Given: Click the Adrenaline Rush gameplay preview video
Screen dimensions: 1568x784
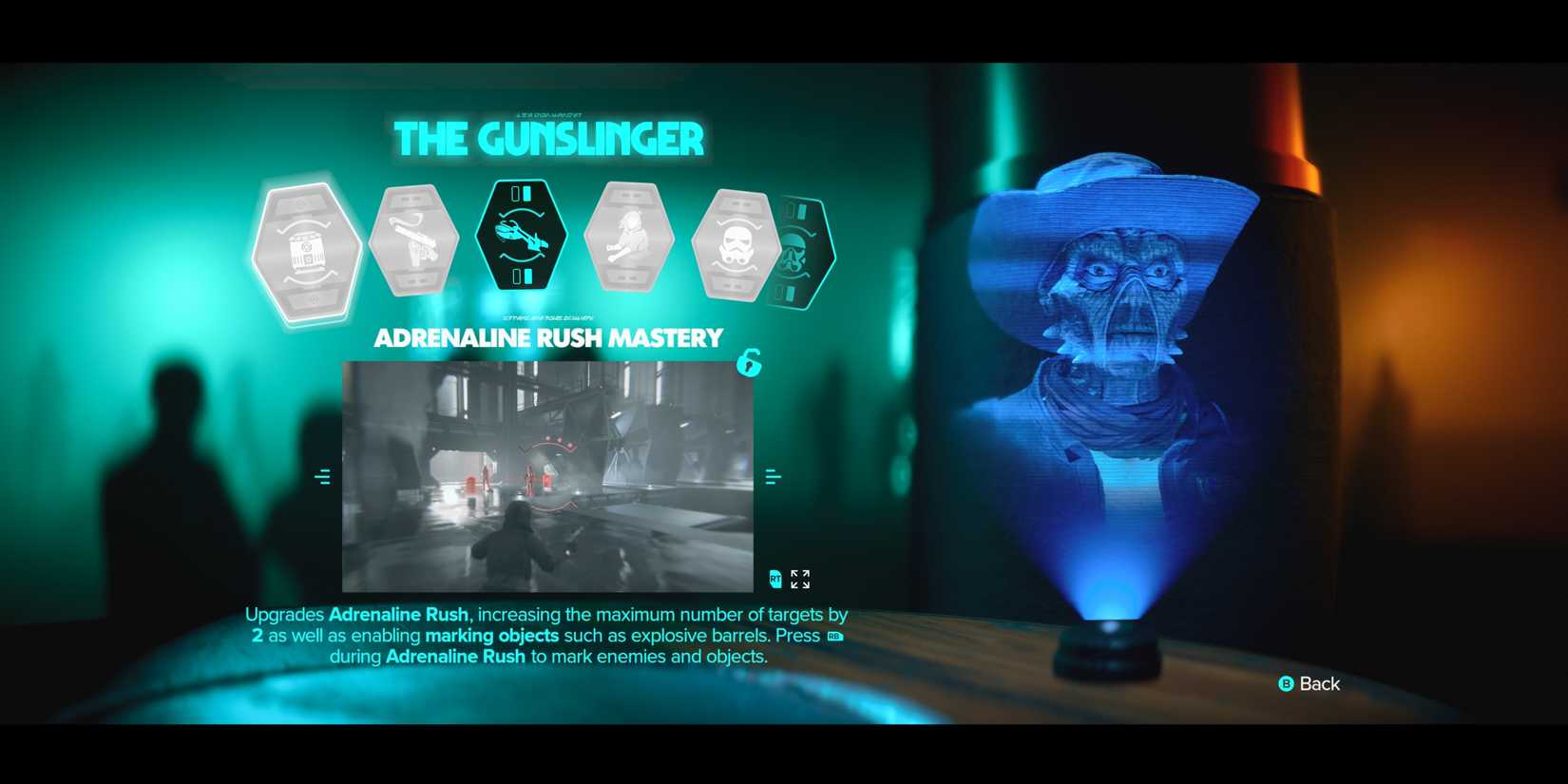Looking at the screenshot, I should click(547, 475).
